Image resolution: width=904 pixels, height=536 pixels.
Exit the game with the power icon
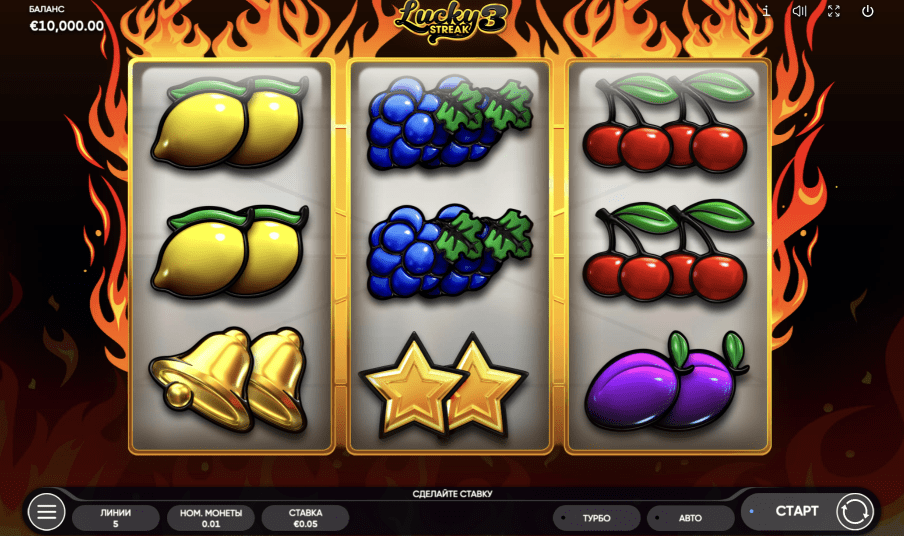867,11
